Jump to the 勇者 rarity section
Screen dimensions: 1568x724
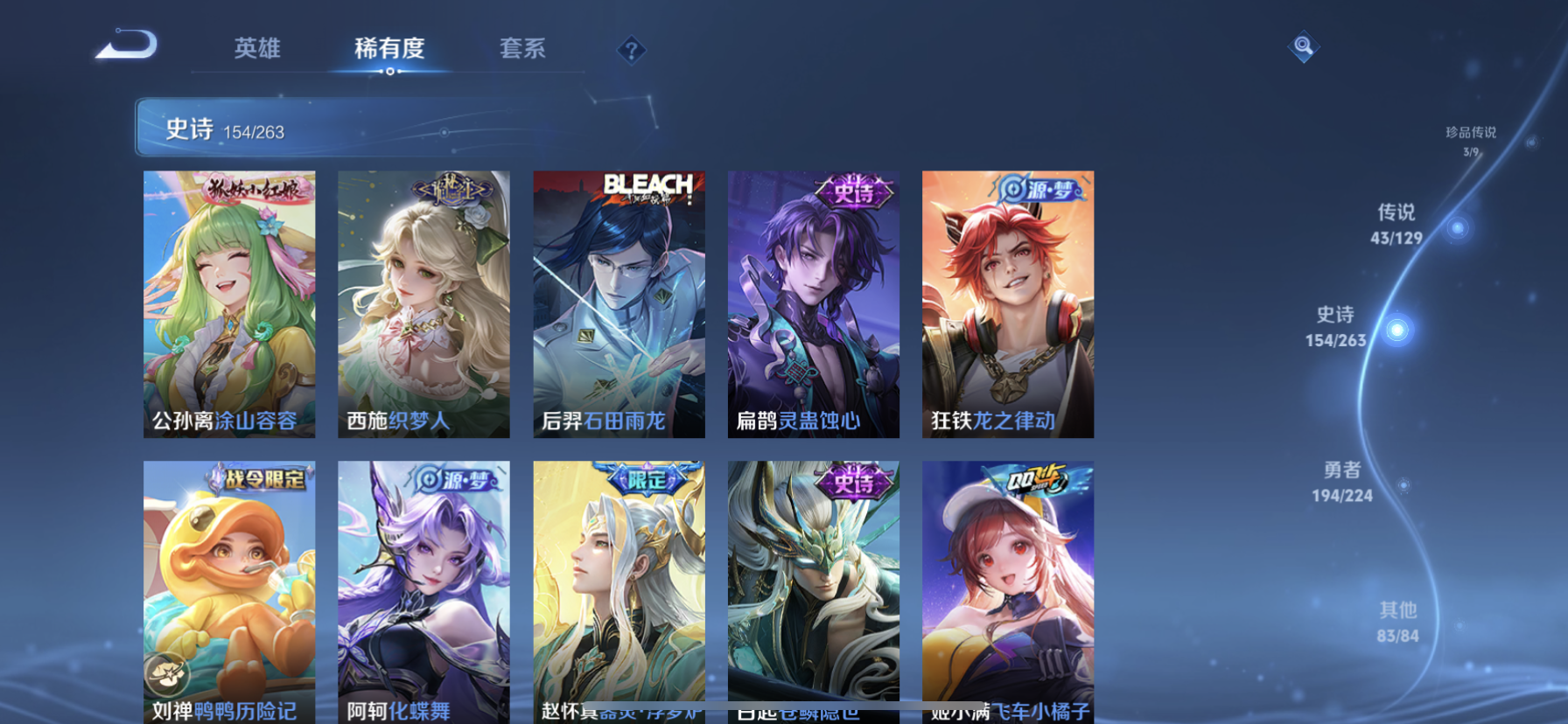[x=1341, y=482]
